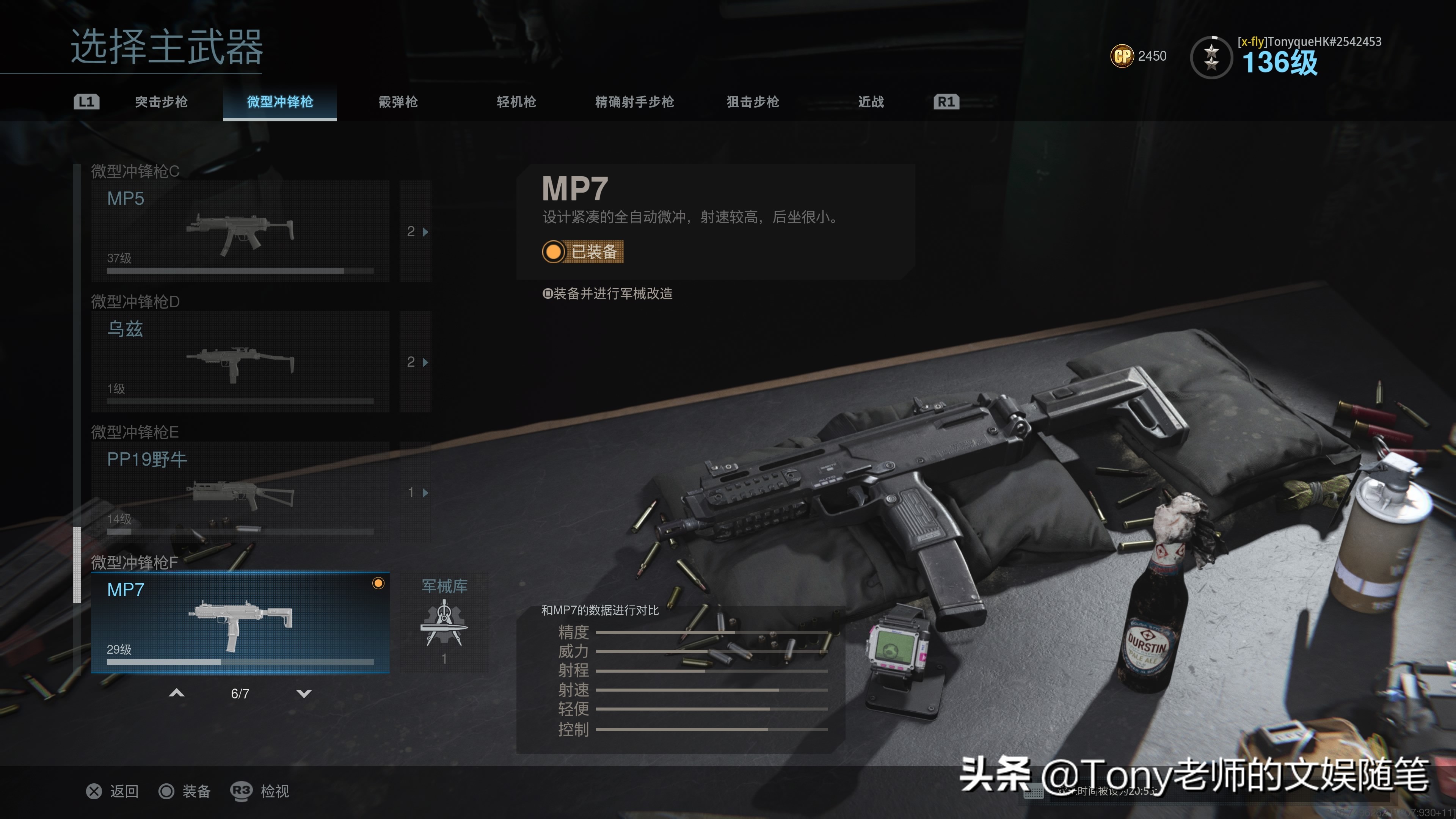Select the MP5 weapon card

tap(240, 231)
